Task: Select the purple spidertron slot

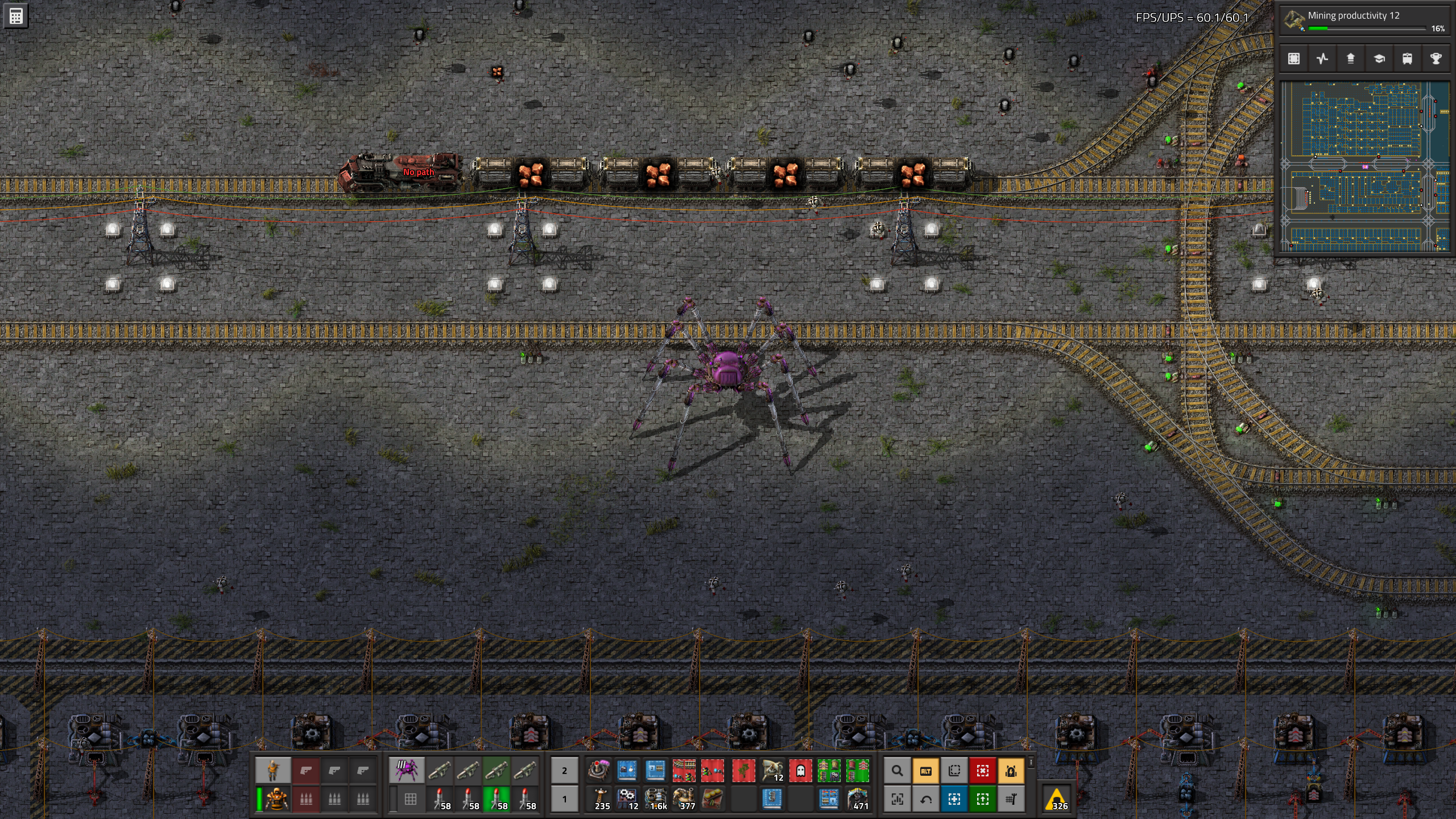Action: click(x=406, y=771)
